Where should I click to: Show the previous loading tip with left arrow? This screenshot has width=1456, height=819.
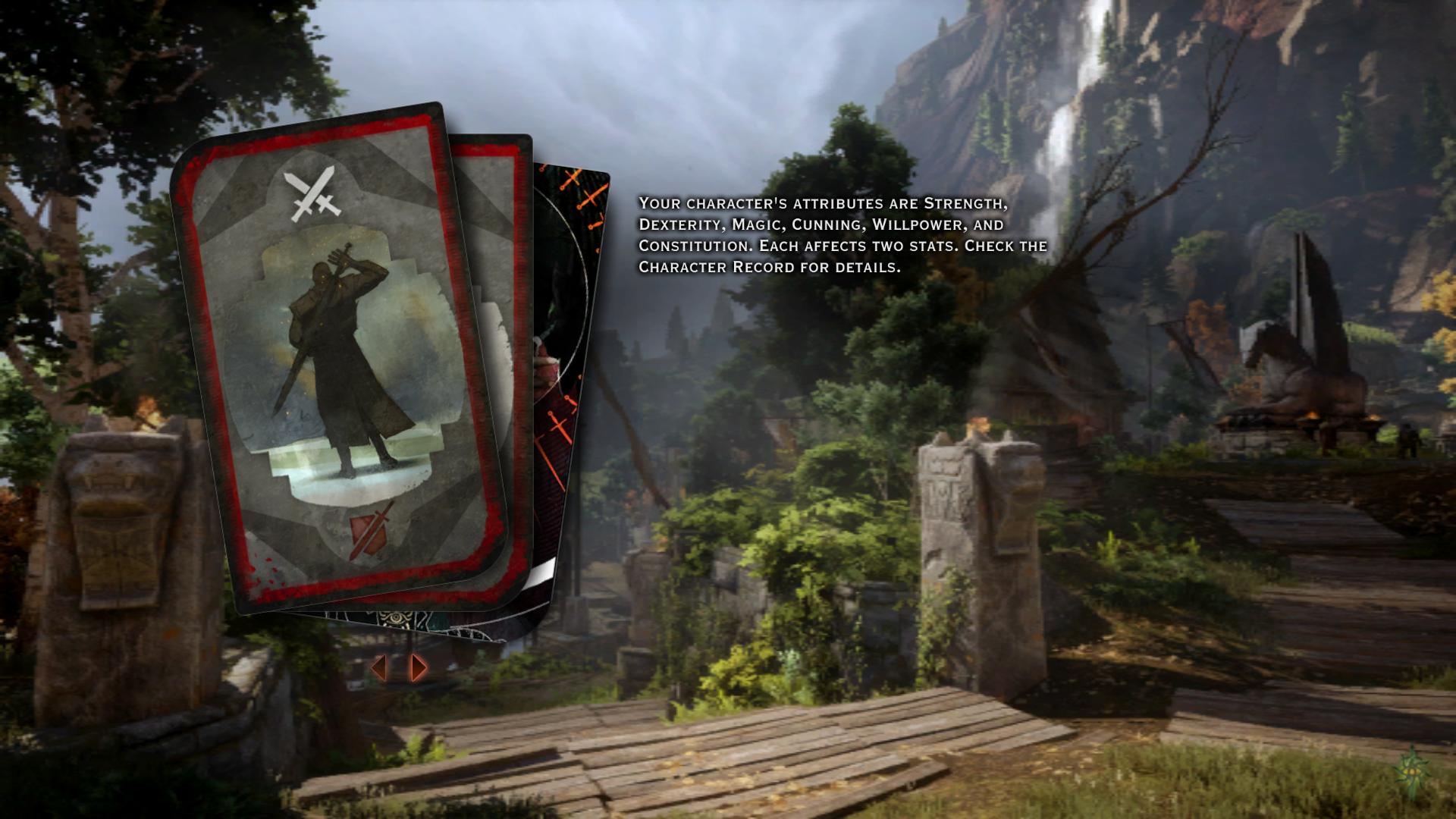click(379, 667)
